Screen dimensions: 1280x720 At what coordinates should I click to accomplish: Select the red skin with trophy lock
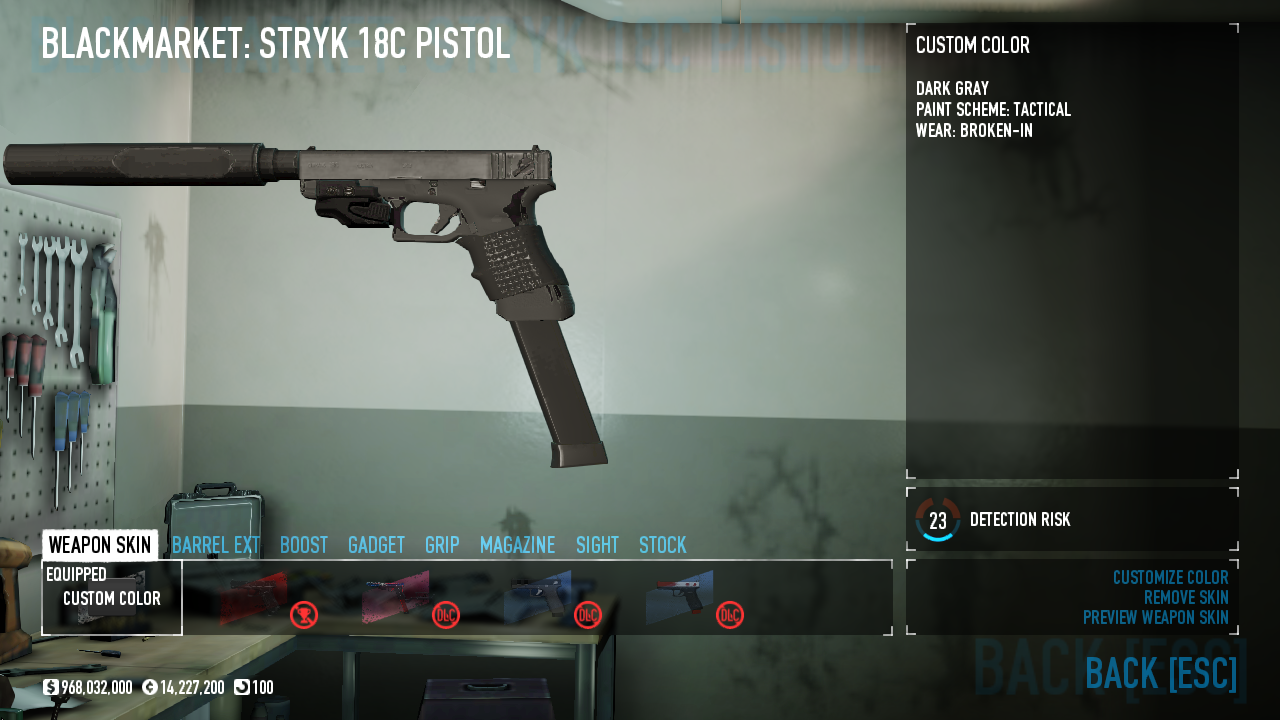[x=254, y=598]
